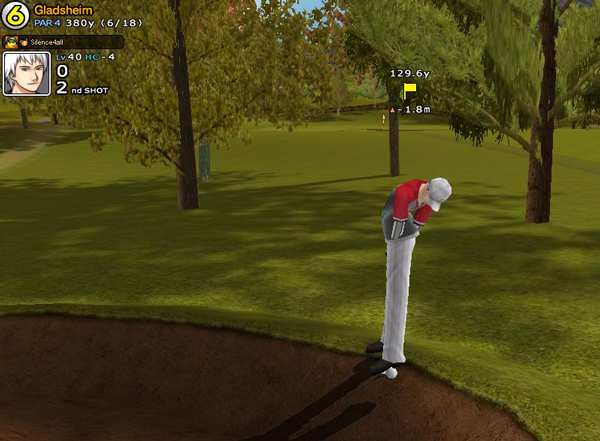Click the silver-haired player portrait
Image resolution: width=600 pixels, height=441 pixels.
pos(27,74)
